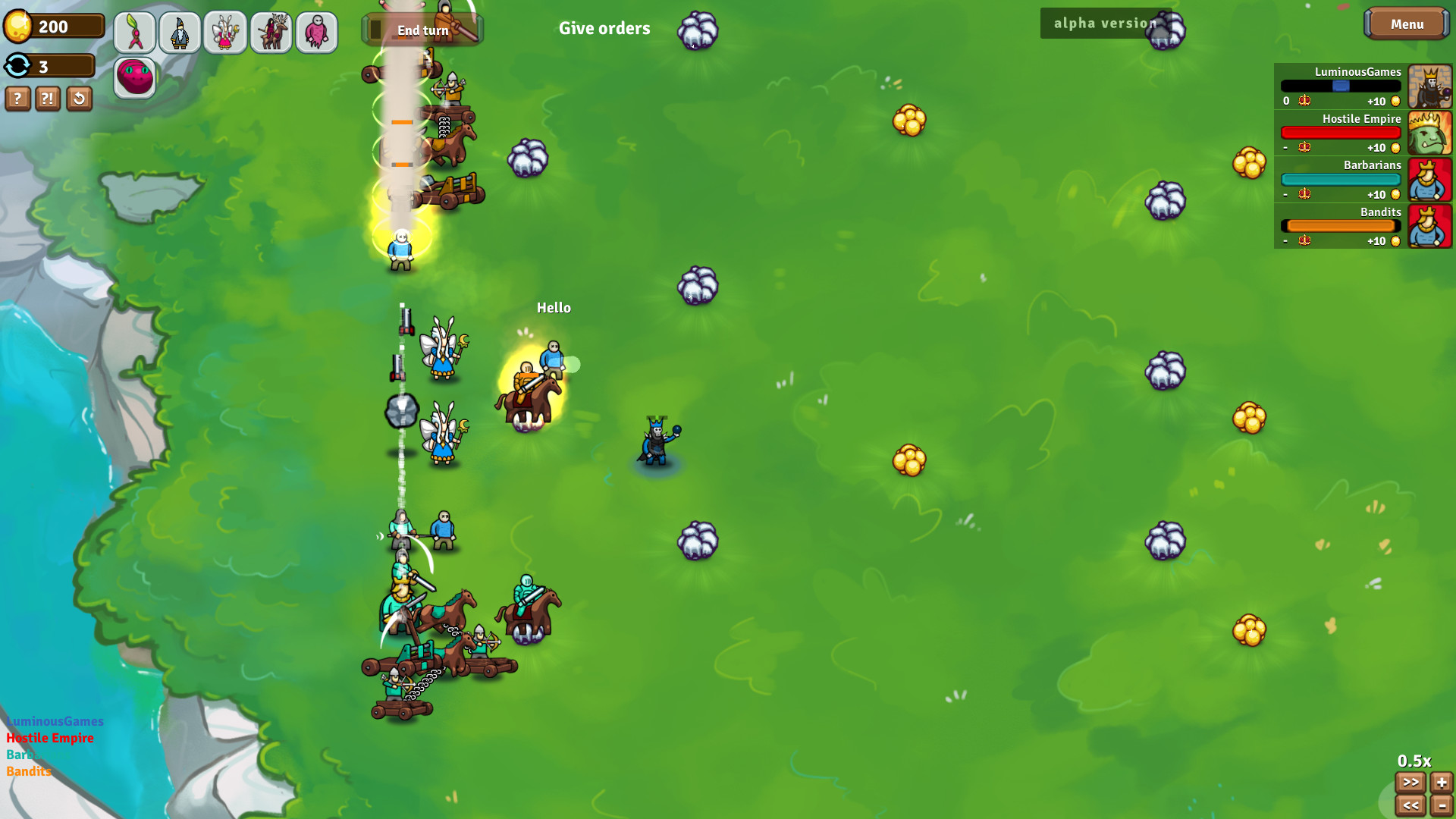Viewport: 1456px width, 819px height.
Task: Open the Menu in the top right
Action: 1407,24
